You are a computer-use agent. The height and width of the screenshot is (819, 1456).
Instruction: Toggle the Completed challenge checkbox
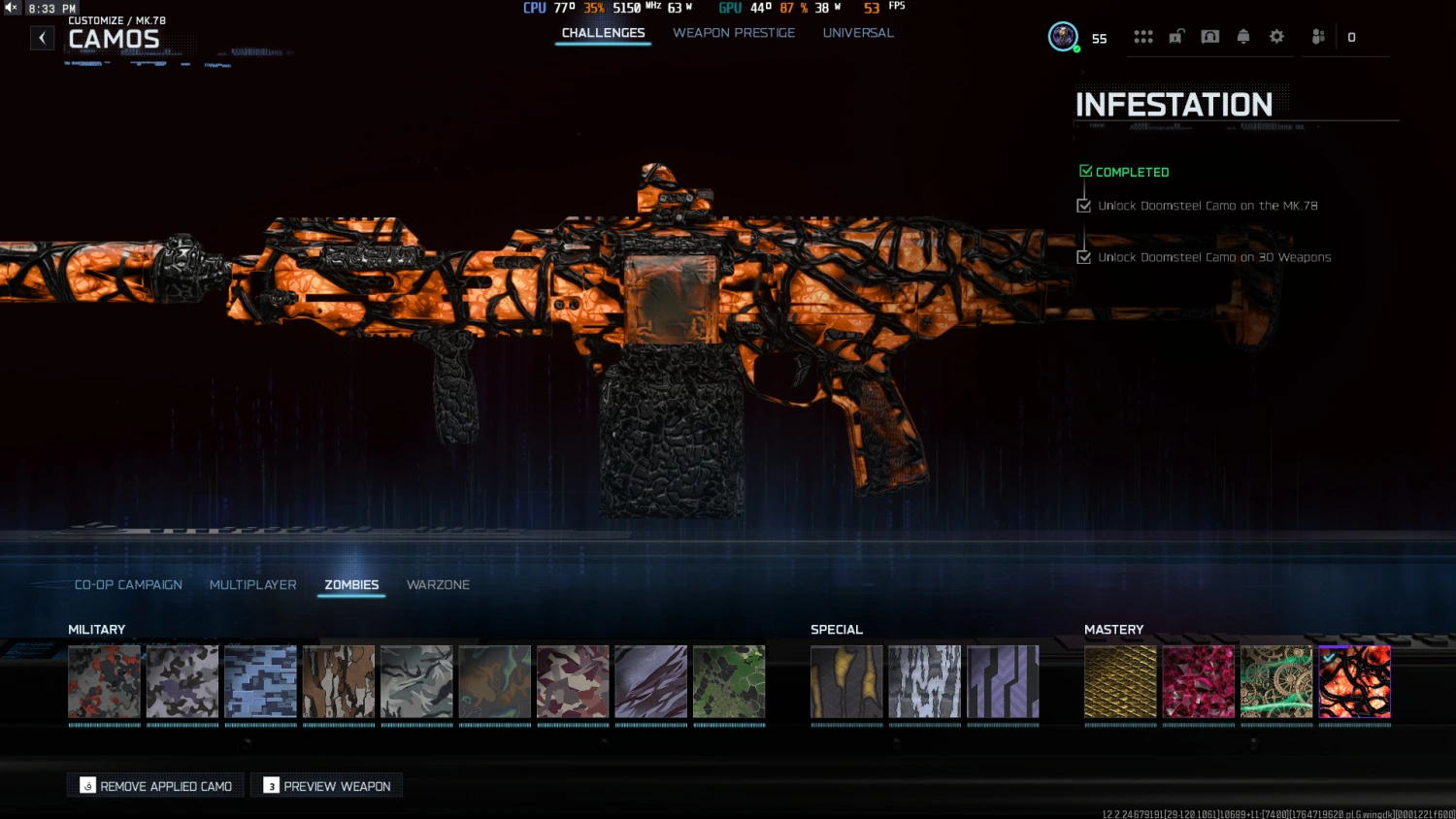[x=1084, y=169]
